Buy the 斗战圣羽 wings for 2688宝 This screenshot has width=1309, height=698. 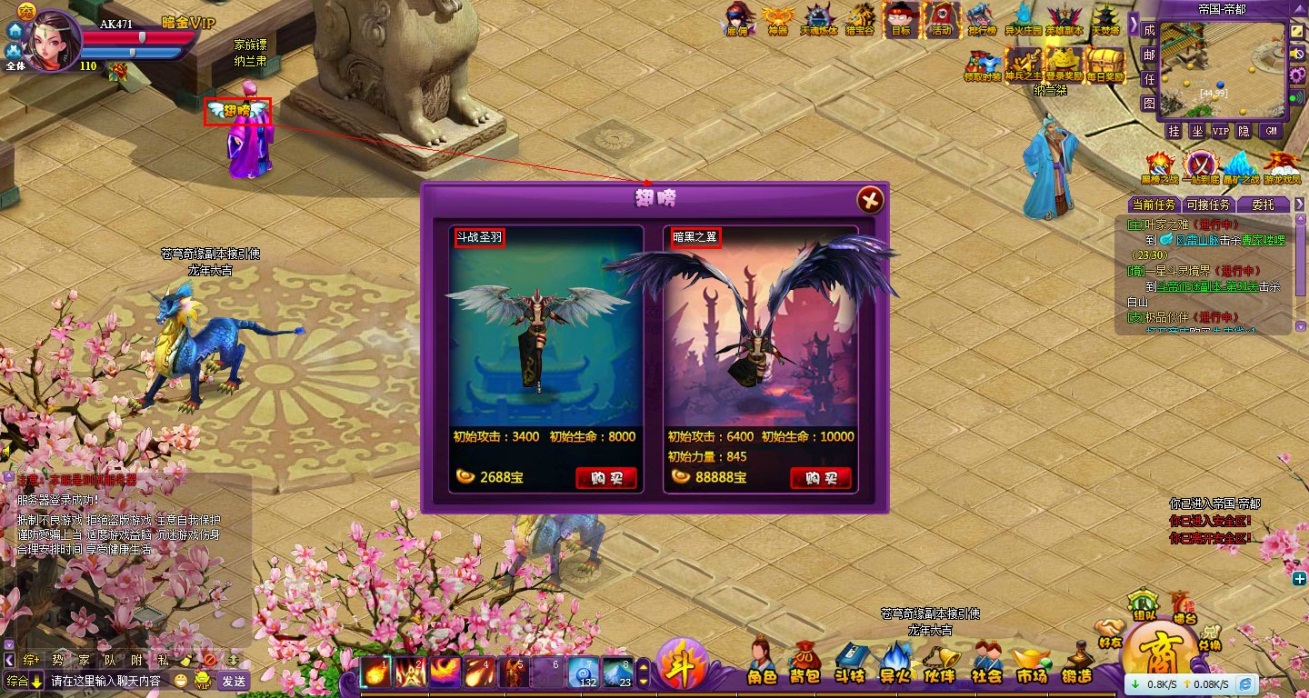click(x=606, y=478)
